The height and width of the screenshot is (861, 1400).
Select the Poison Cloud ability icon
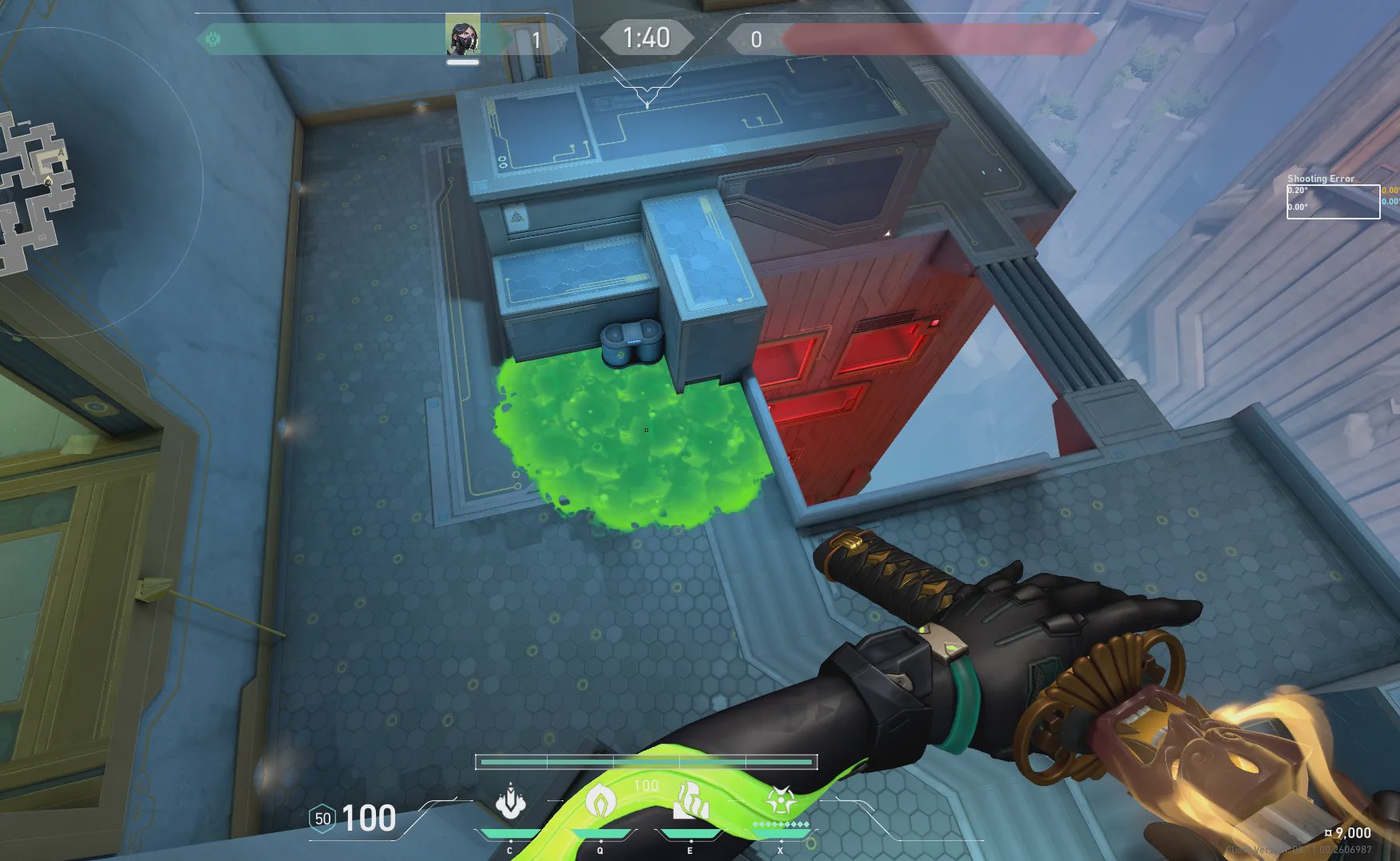click(600, 801)
